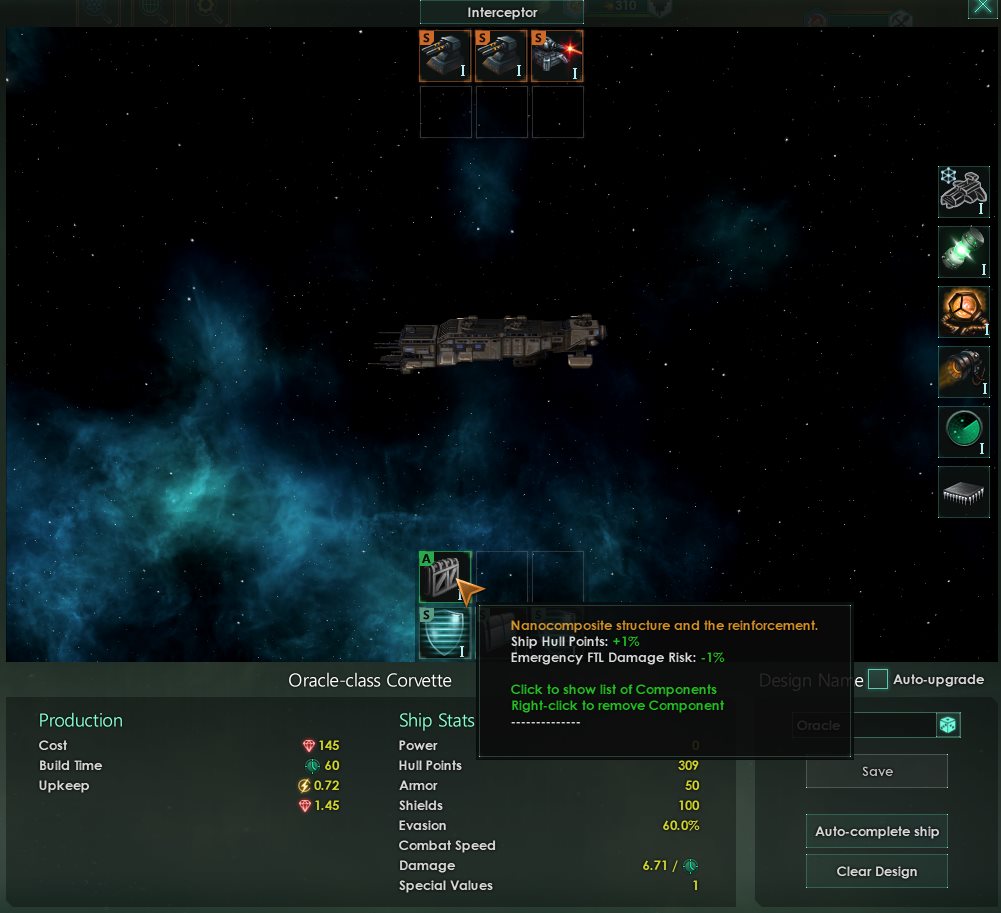Click the ship outline snowflake component slot
Screen dimensions: 1001x913
pyautogui.click(x=964, y=192)
